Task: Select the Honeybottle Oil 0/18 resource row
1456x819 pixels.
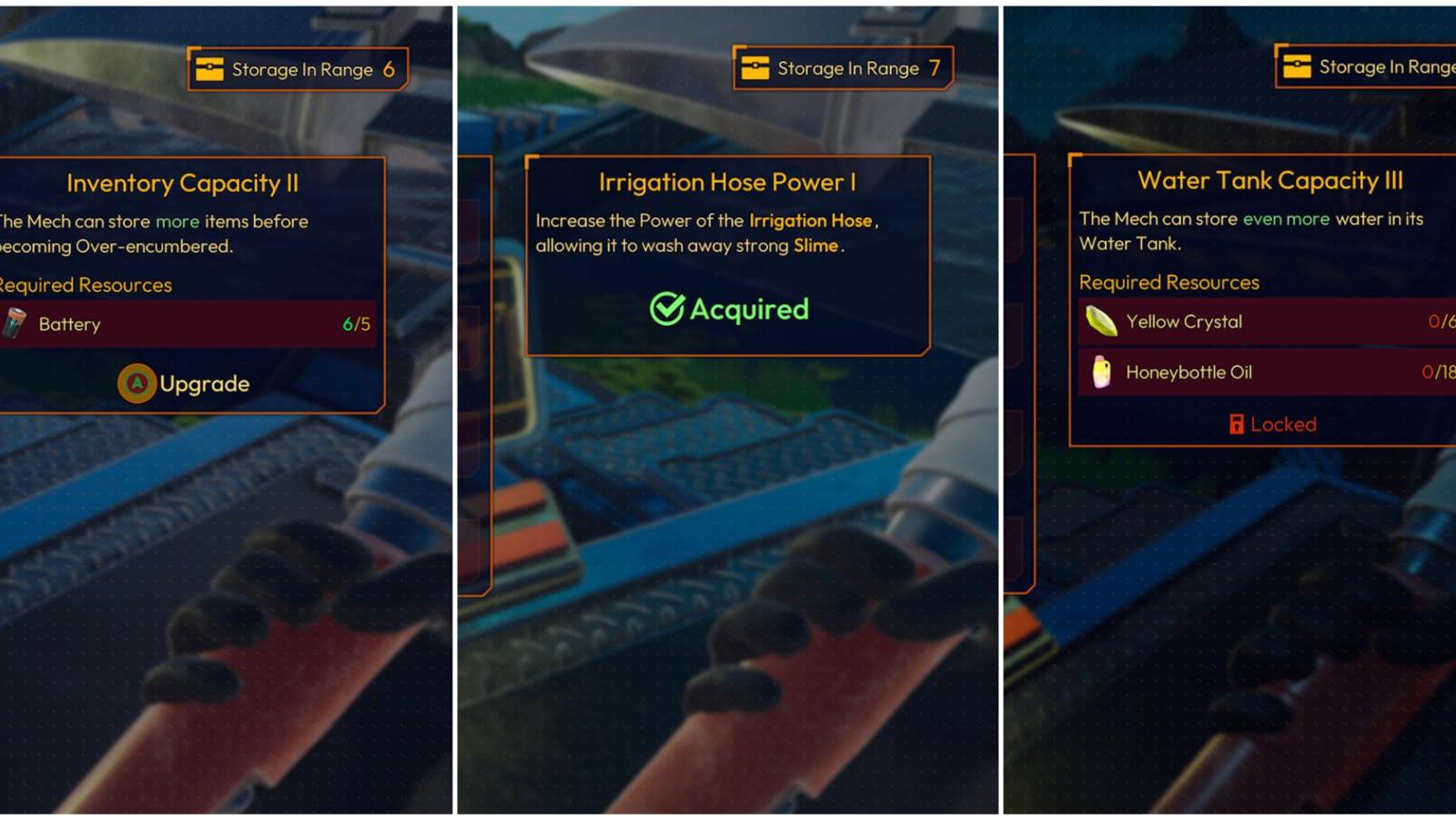Action: (x=1265, y=371)
